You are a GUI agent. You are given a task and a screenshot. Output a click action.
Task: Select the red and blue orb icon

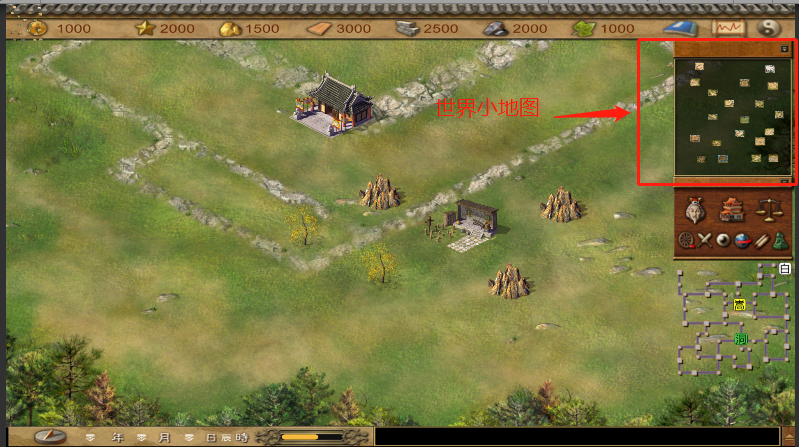(741, 240)
